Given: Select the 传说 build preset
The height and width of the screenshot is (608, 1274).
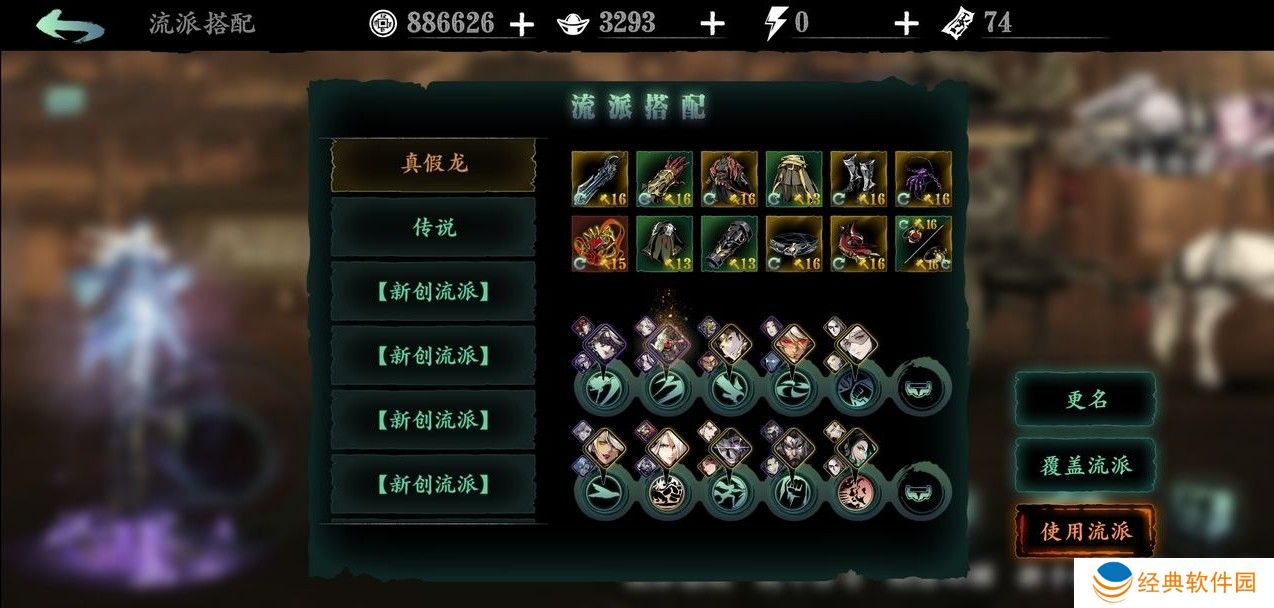Looking at the screenshot, I should point(433,227).
